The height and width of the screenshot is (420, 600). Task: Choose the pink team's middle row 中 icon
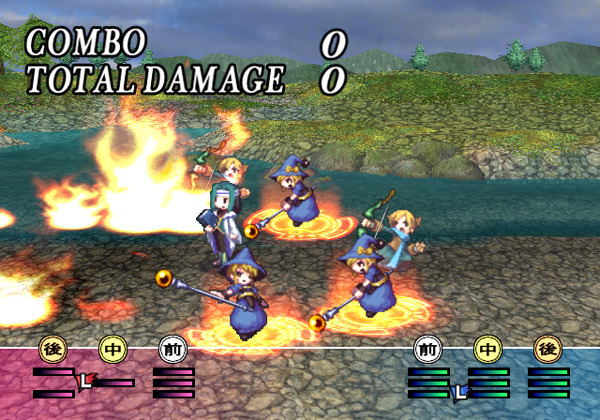click(112, 350)
